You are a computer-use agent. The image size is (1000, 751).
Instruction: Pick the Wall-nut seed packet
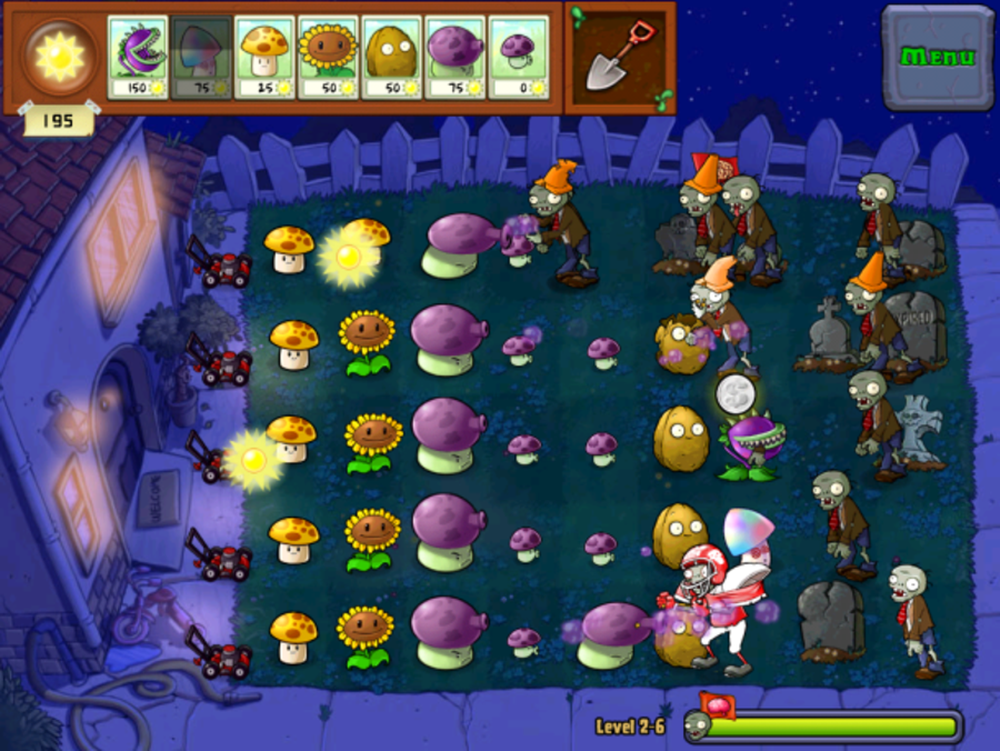[391, 57]
